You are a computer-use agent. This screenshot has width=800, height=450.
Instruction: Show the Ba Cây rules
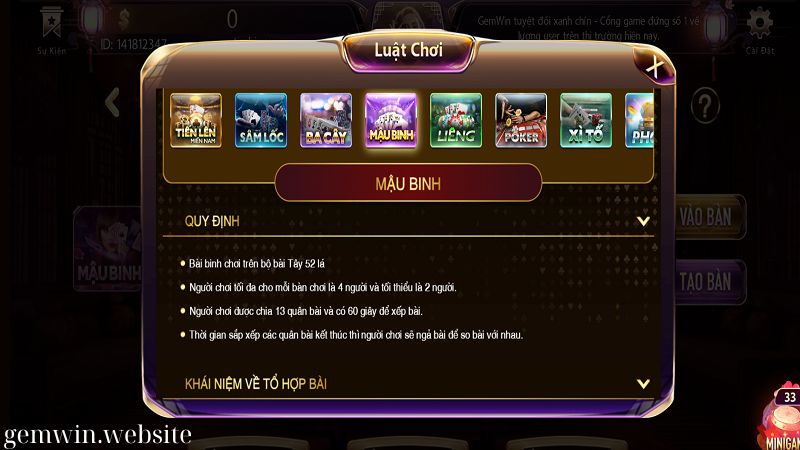[x=326, y=121]
